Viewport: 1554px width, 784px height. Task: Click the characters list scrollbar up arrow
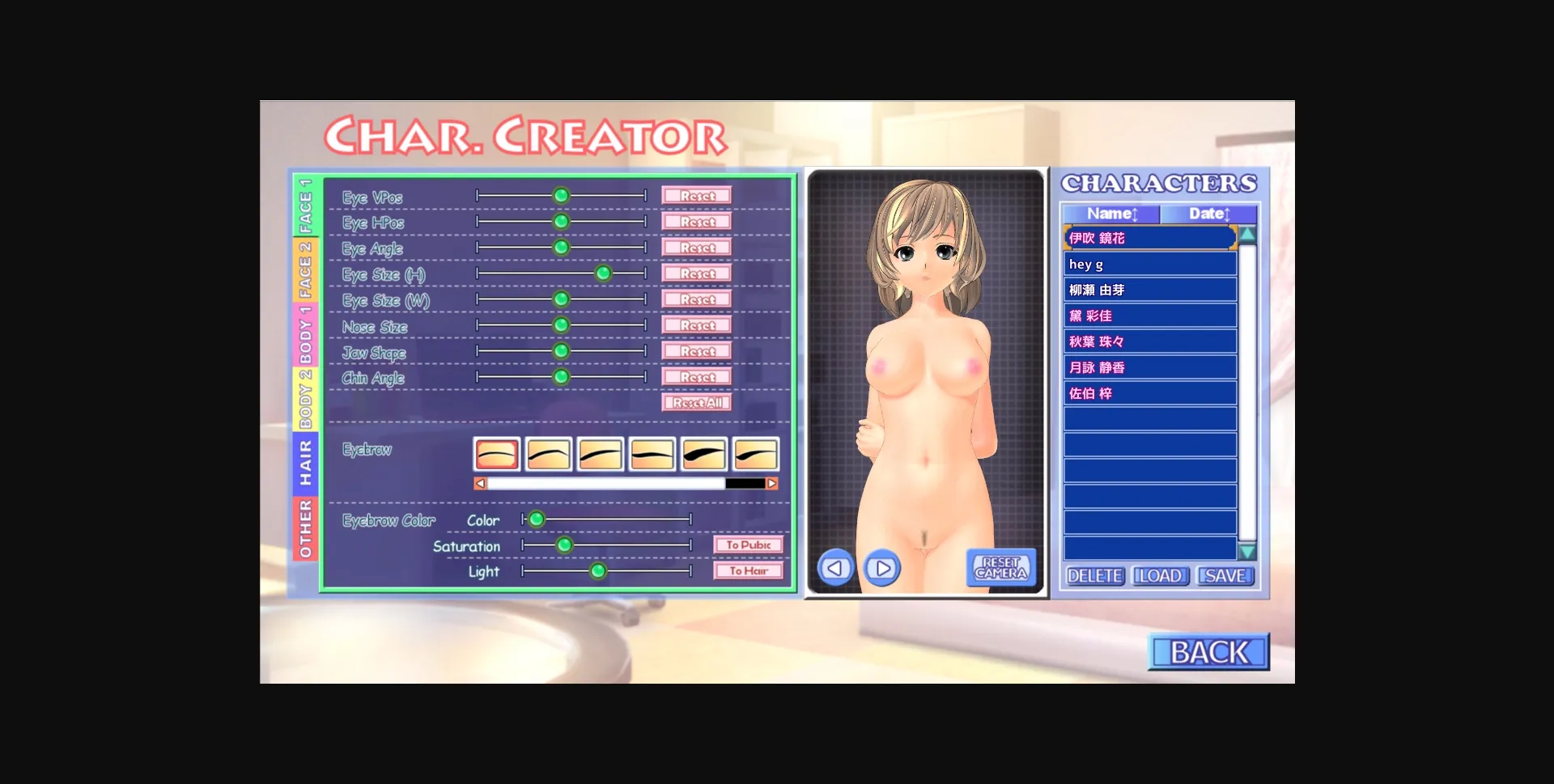point(1247,235)
